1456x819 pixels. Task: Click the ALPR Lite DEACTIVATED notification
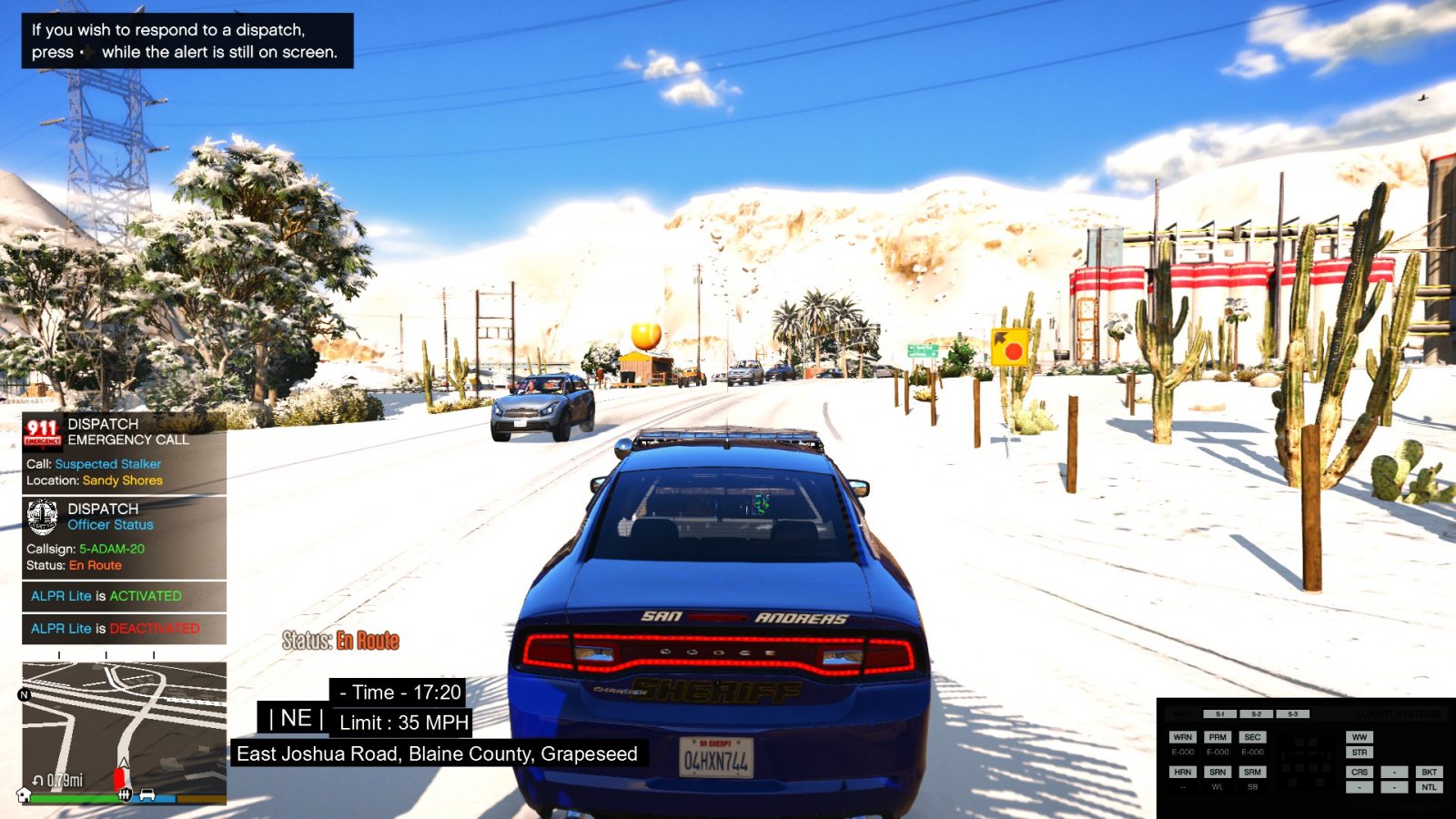tap(124, 629)
